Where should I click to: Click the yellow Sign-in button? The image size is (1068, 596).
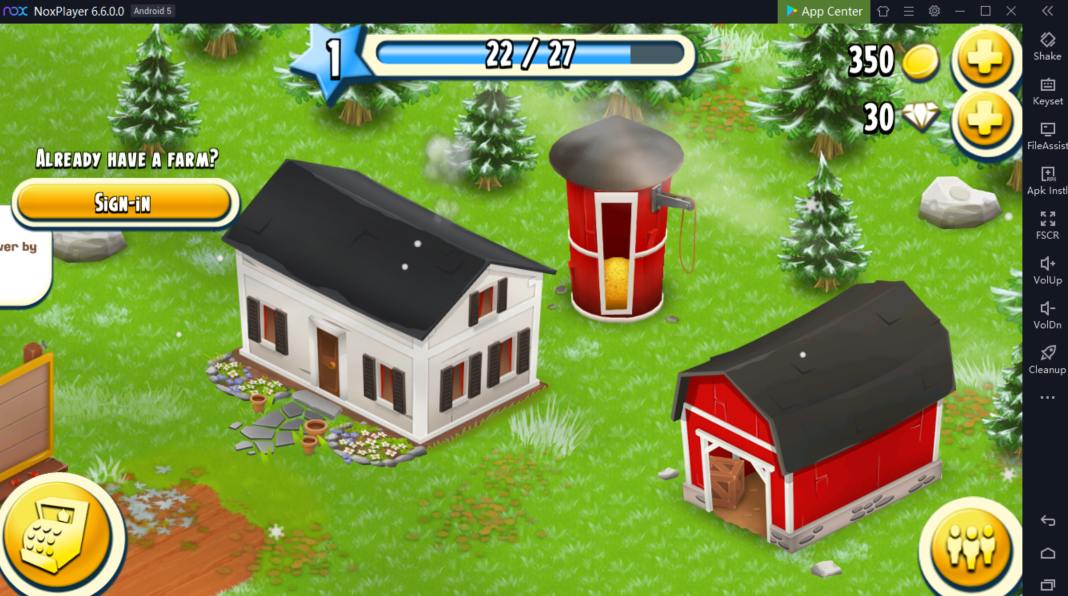point(124,203)
